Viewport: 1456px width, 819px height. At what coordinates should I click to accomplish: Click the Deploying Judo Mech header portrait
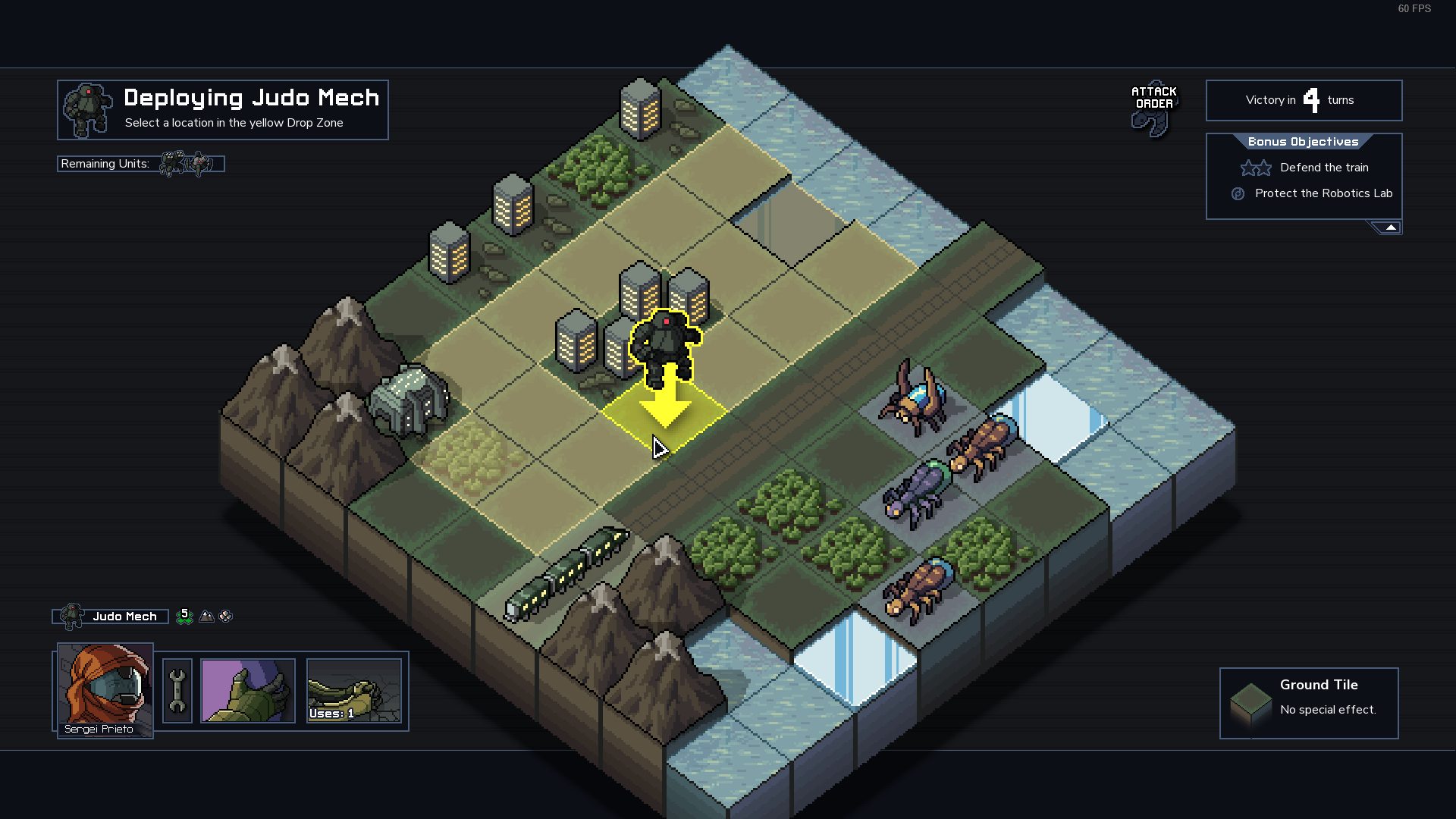click(x=88, y=110)
